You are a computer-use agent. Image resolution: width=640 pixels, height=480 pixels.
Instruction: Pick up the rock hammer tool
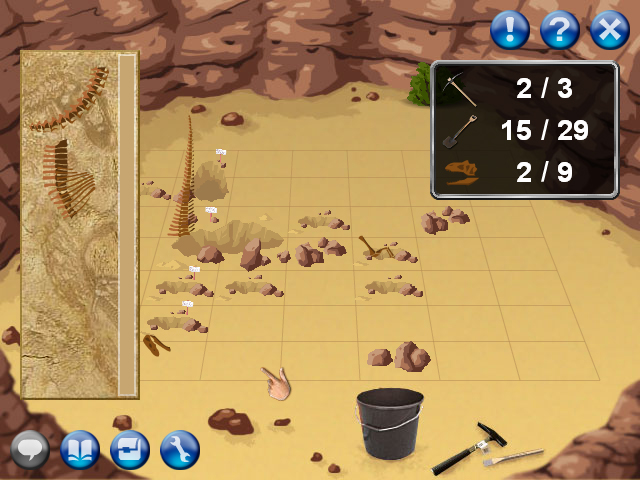[472, 447]
